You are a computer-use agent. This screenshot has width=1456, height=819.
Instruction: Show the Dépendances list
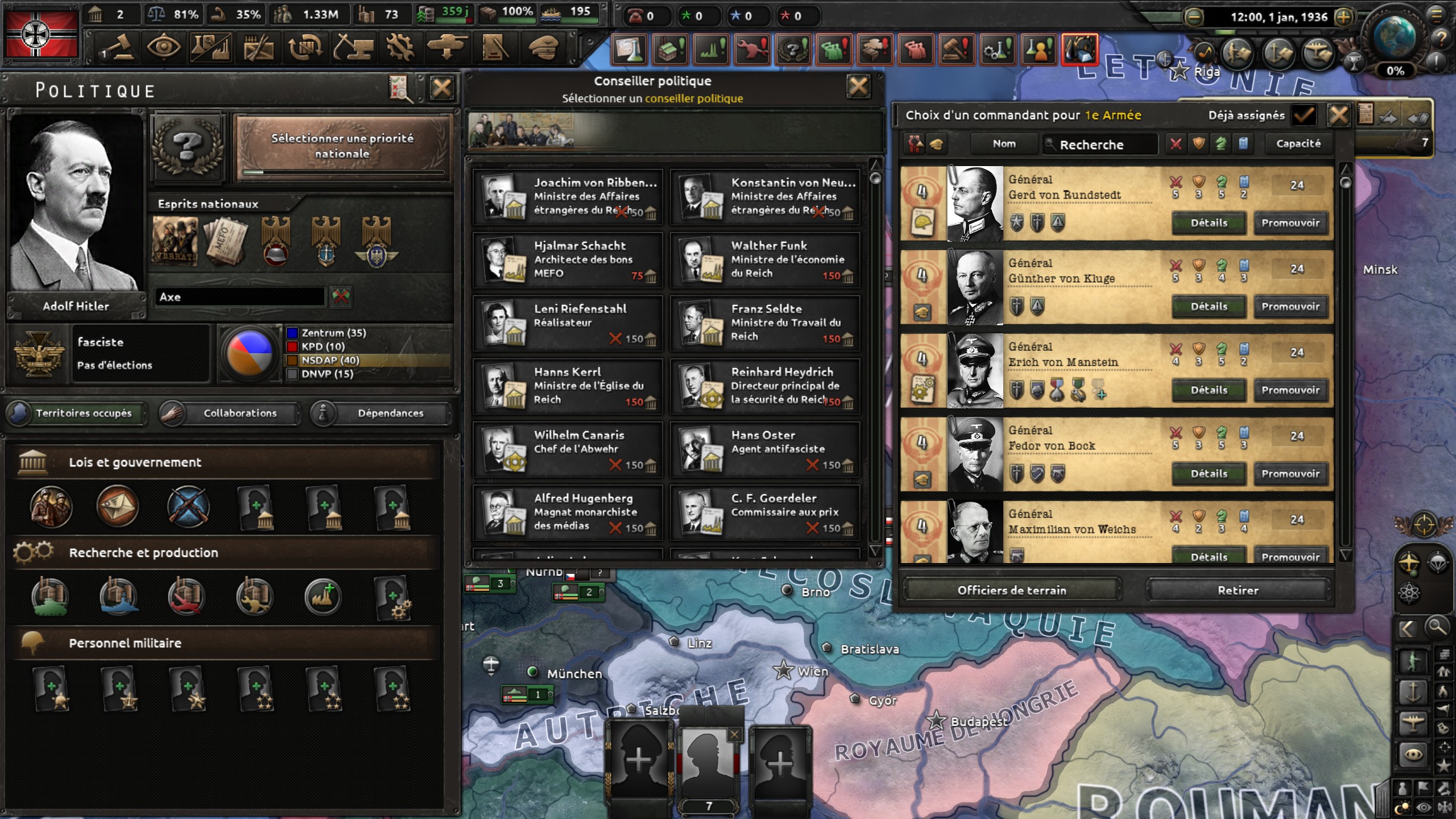click(x=381, y=413)
